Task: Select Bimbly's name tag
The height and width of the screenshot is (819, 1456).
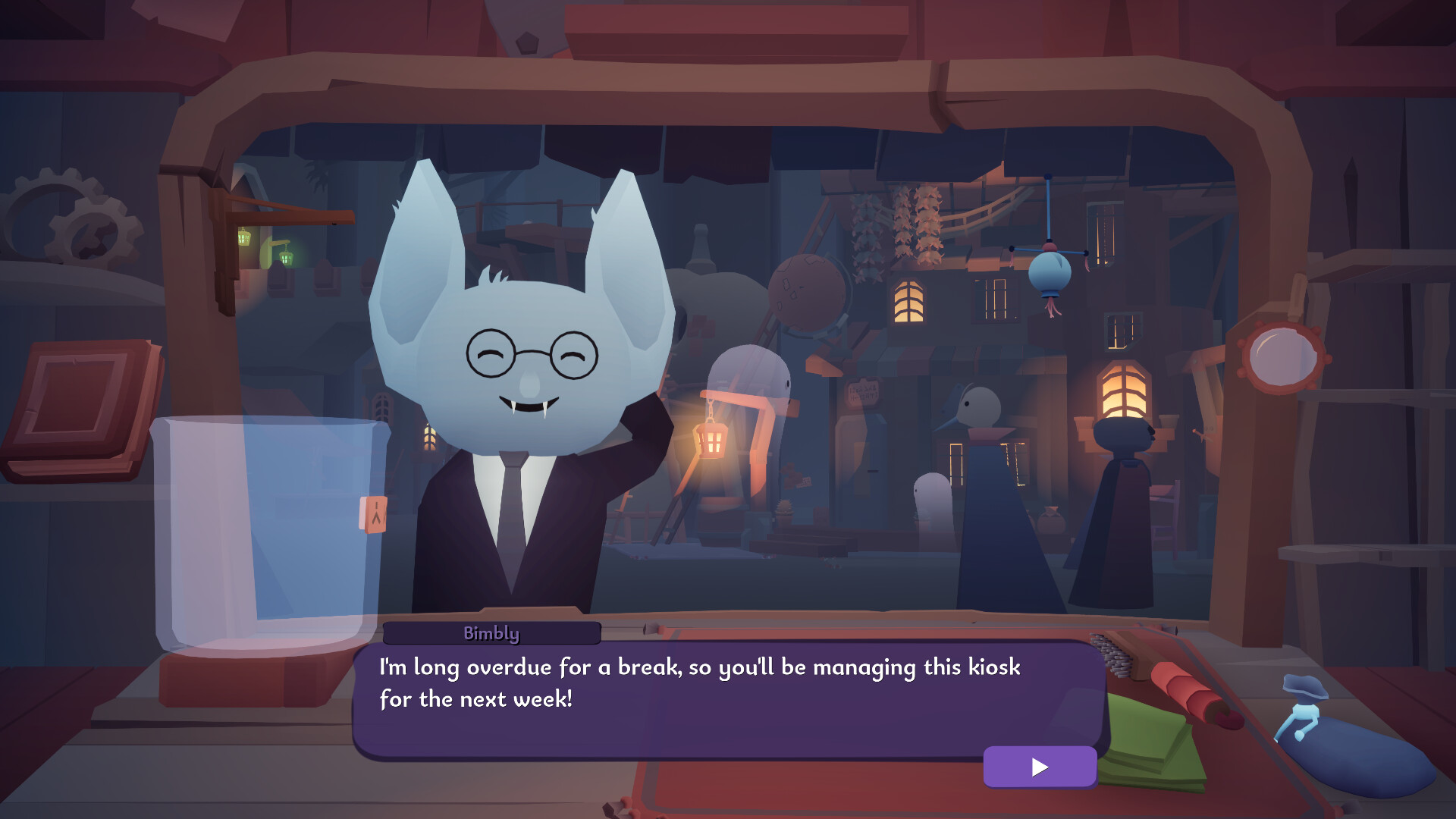Action: point(491,633)
